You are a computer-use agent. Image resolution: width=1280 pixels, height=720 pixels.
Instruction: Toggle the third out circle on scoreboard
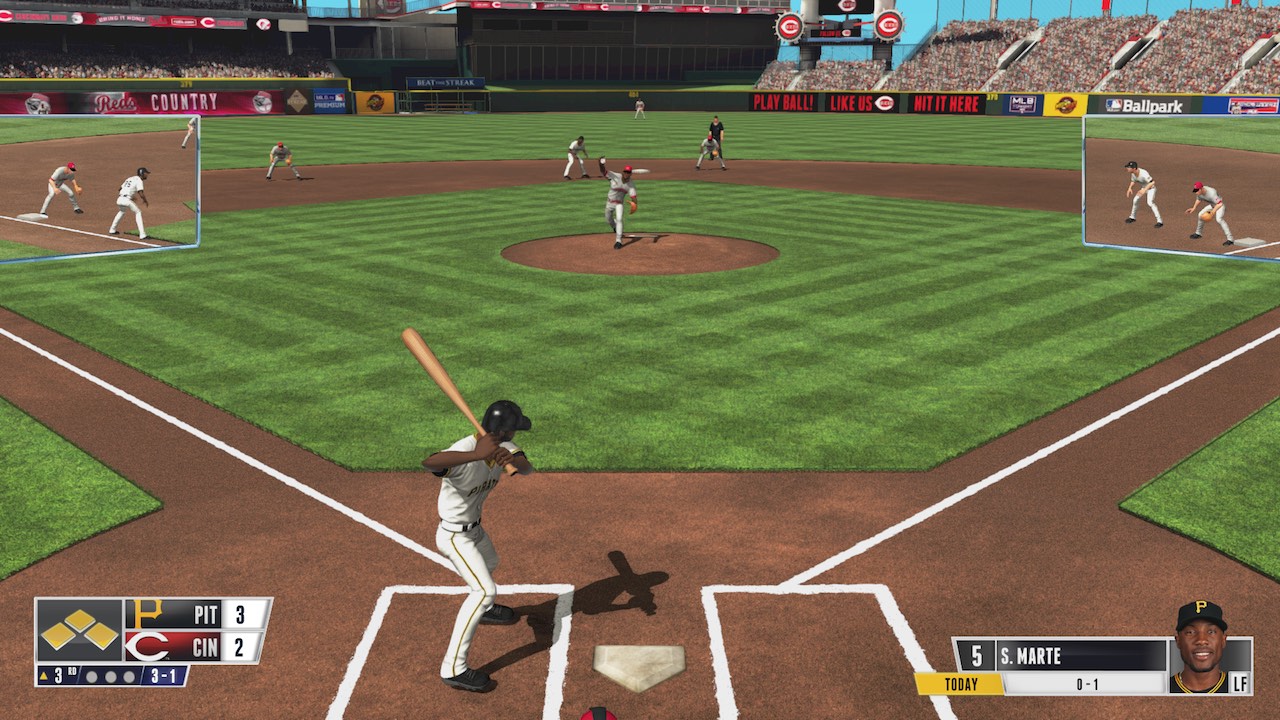(x=127, y=677)
